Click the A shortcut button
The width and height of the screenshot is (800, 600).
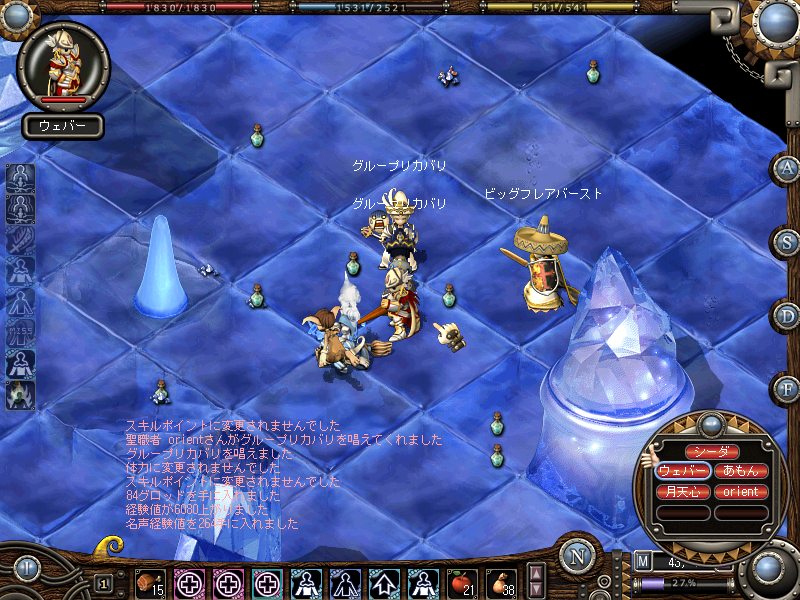pos(787,169)
